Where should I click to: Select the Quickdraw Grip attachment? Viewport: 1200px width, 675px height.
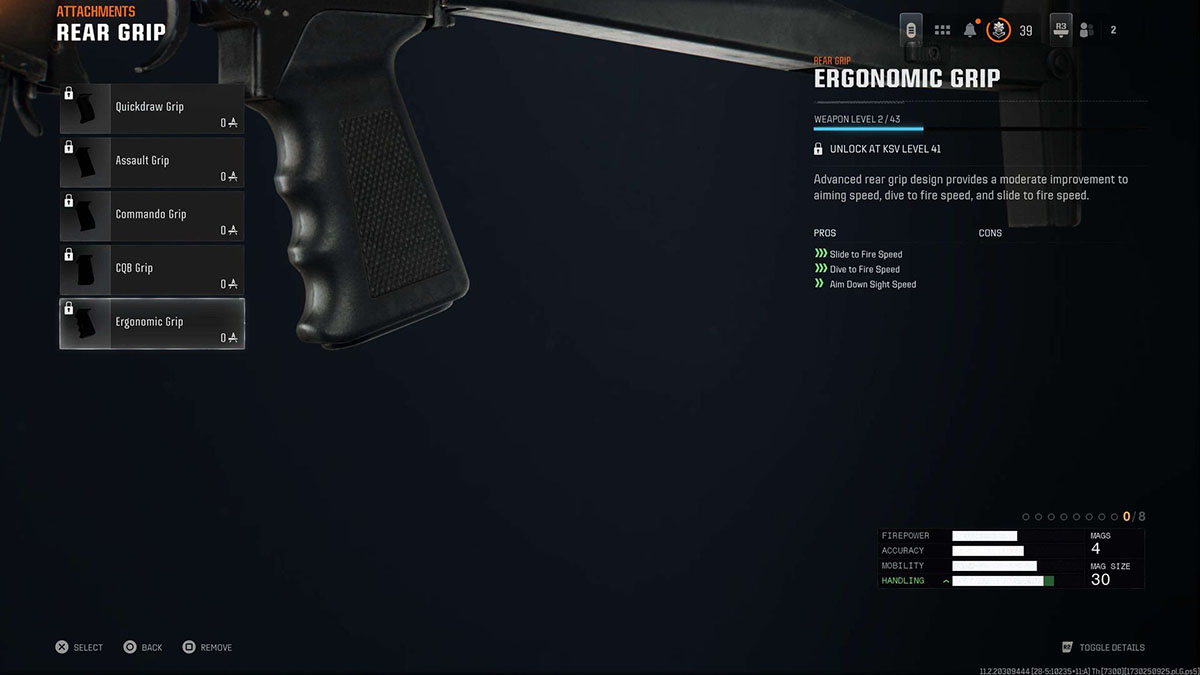click(x=151, y=108)
